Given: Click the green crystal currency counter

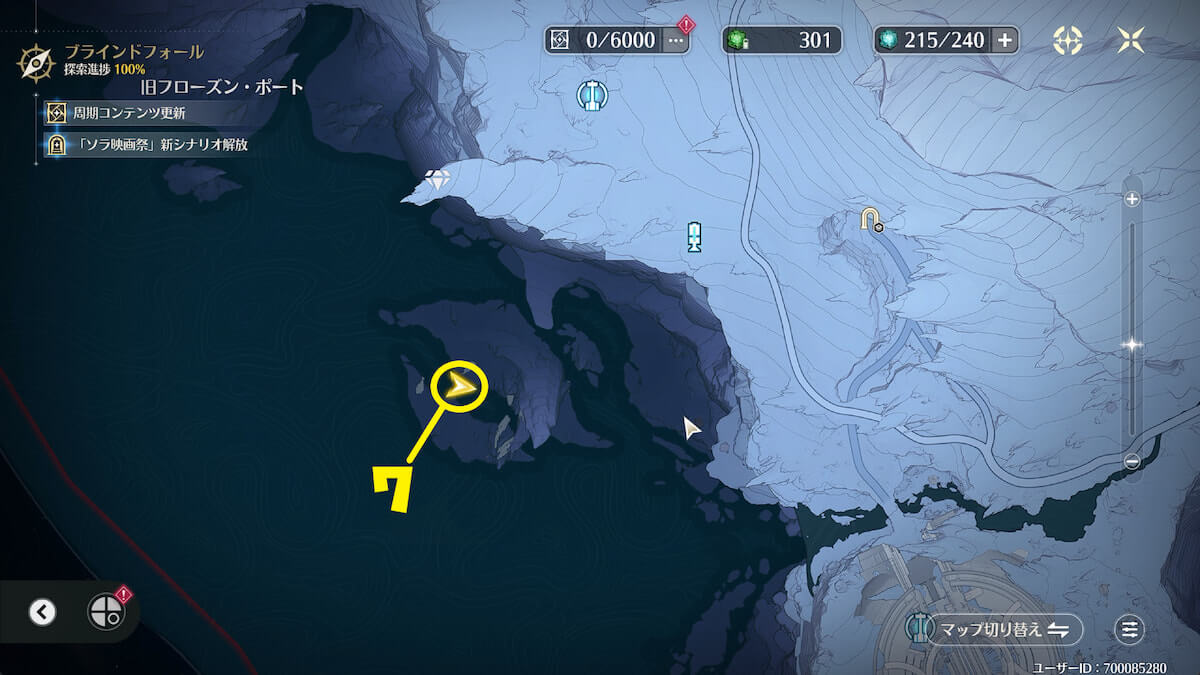Looking at the screenshot, I should [781, 40].
